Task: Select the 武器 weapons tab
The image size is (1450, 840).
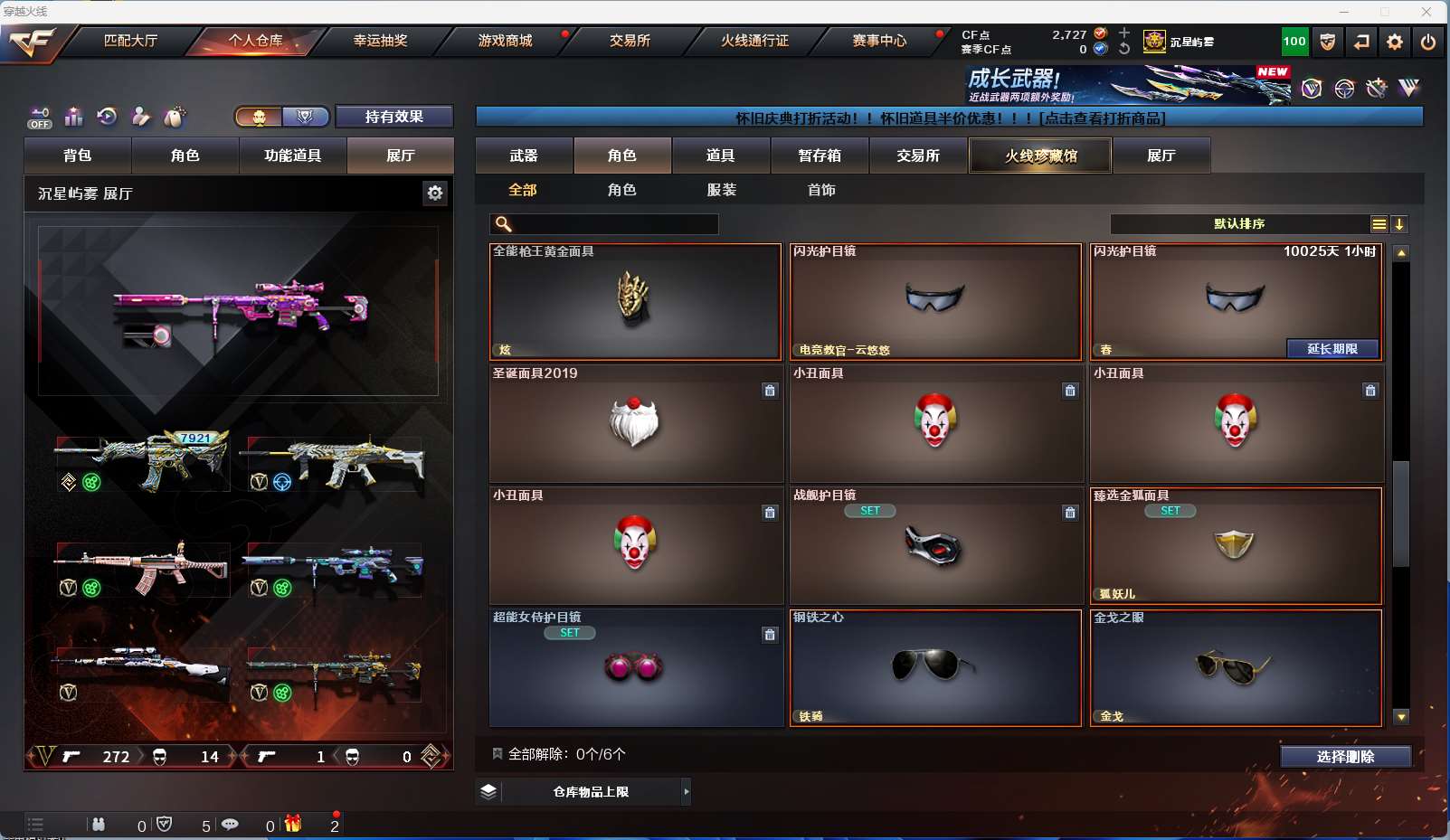Action: coord(524,156)
